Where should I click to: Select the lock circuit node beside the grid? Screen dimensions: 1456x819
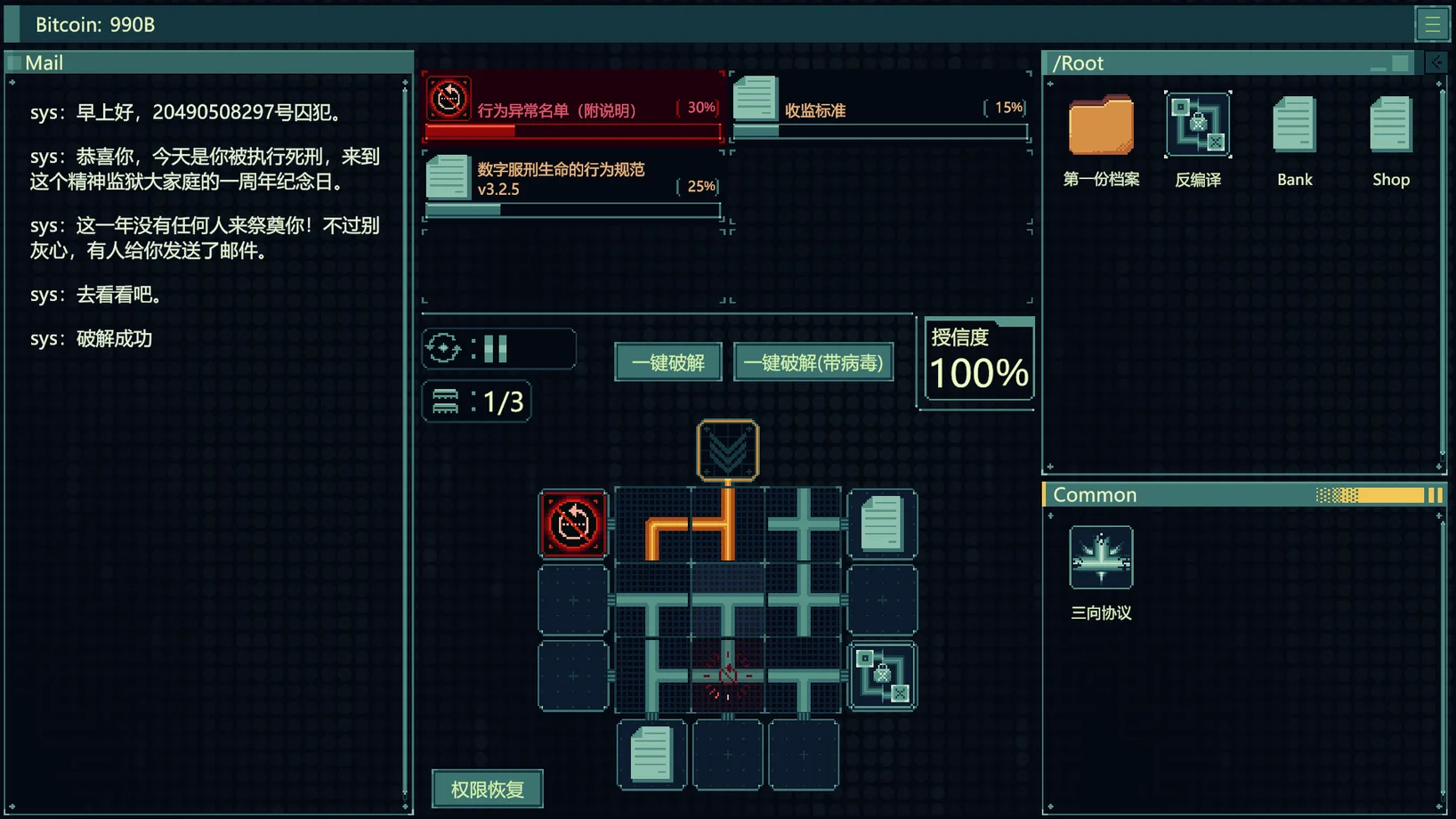882,677
